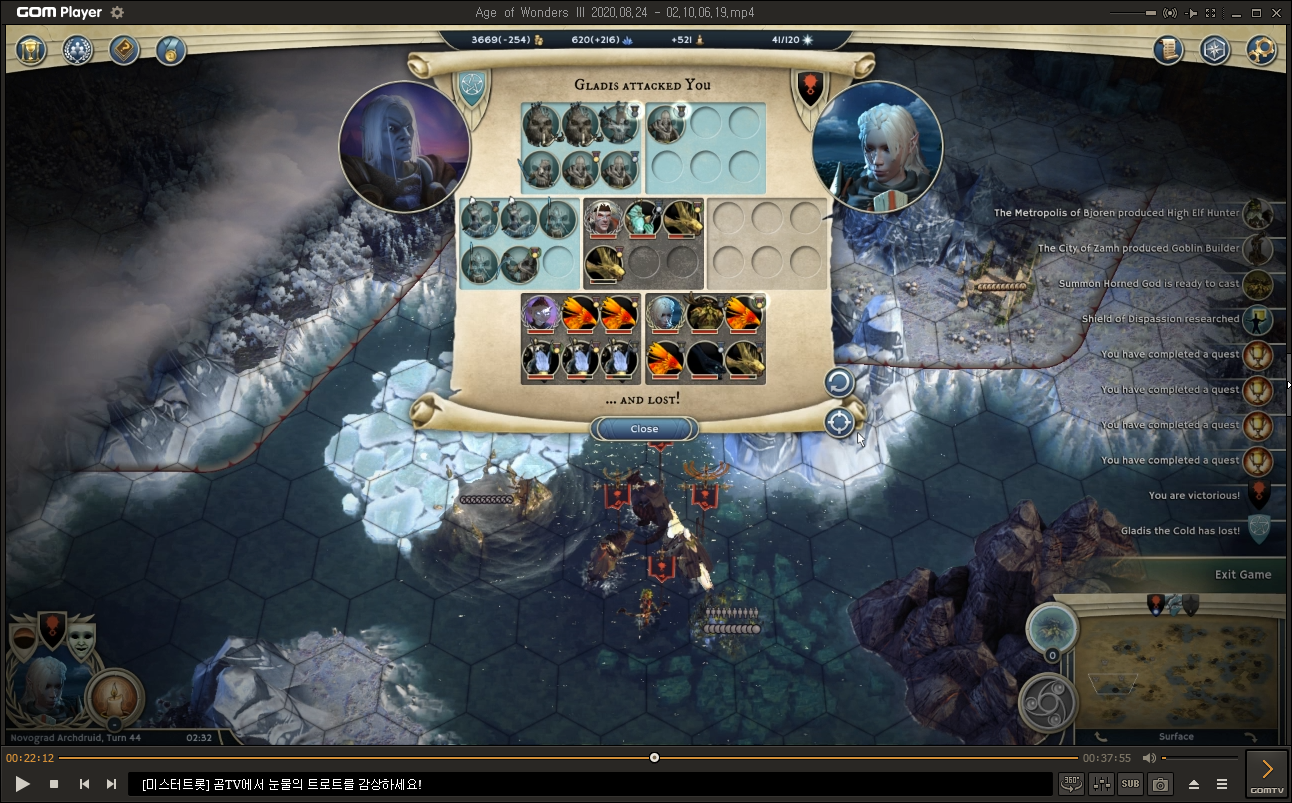The image size is (1292, 803).
Task: Open the parchment scroll log icon
Action: [x=1168, y=50]
